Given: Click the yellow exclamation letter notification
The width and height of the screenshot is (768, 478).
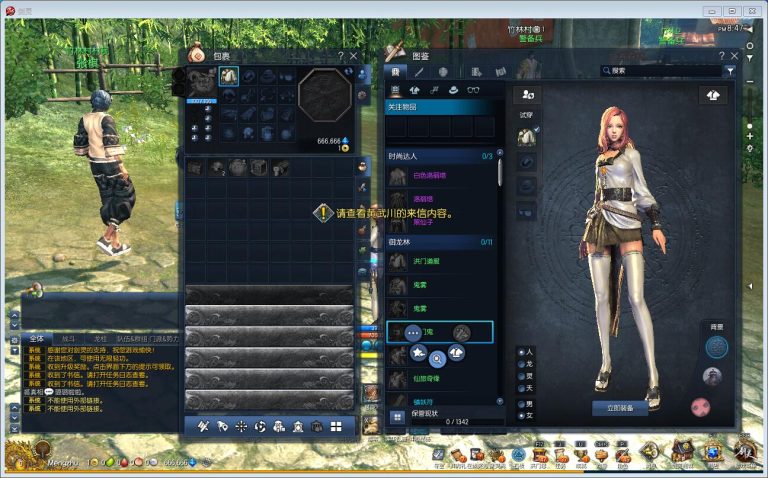Looking at the screenshot, I should tap(323, 213).
